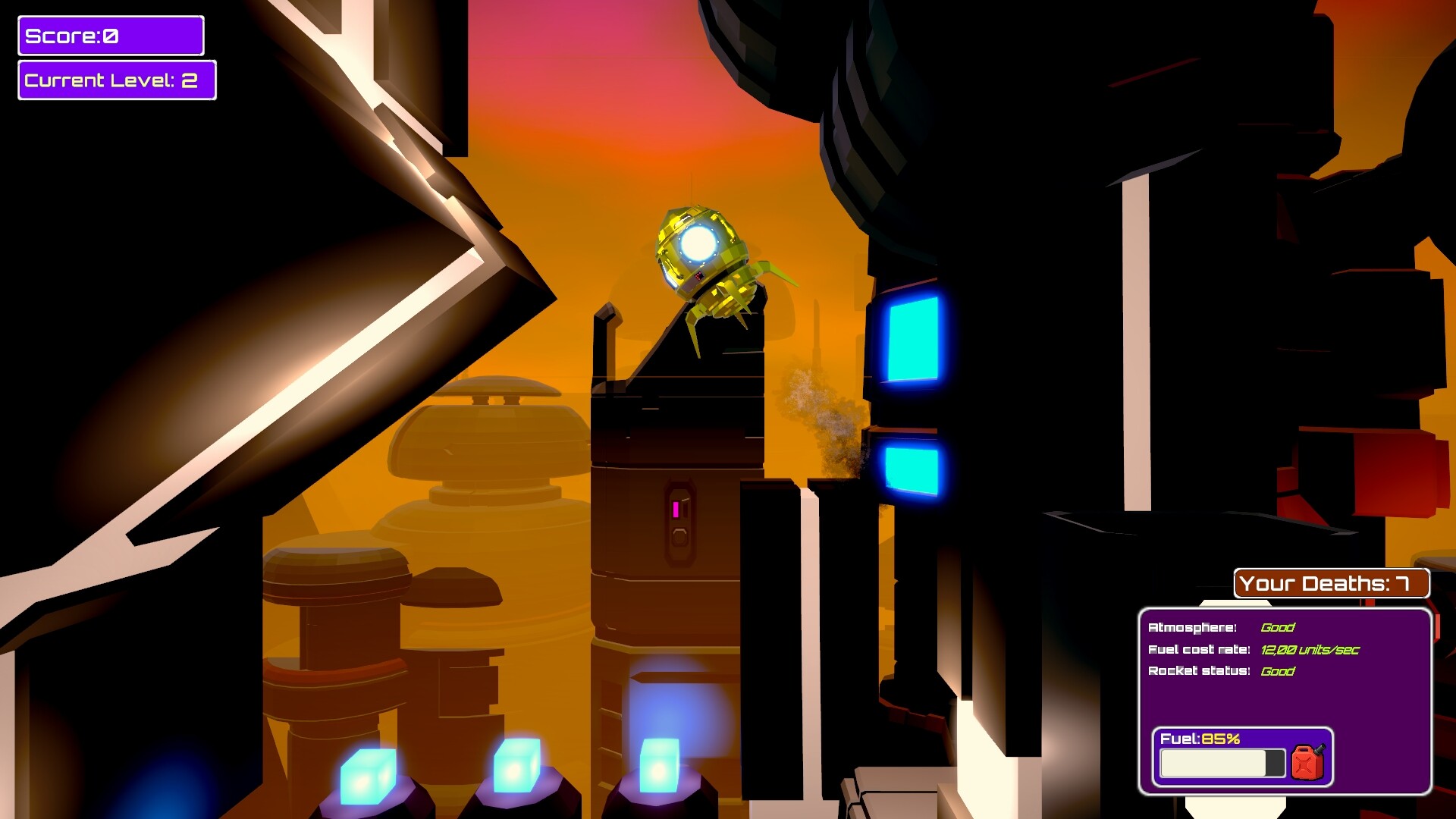Viewport: 1456px width, 819px height.
Task: Click the Current Level: 2 panel
Action: coord(116,80)
